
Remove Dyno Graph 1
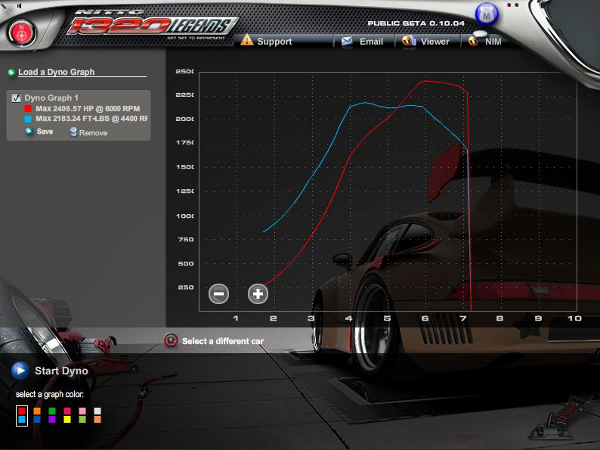88,132
